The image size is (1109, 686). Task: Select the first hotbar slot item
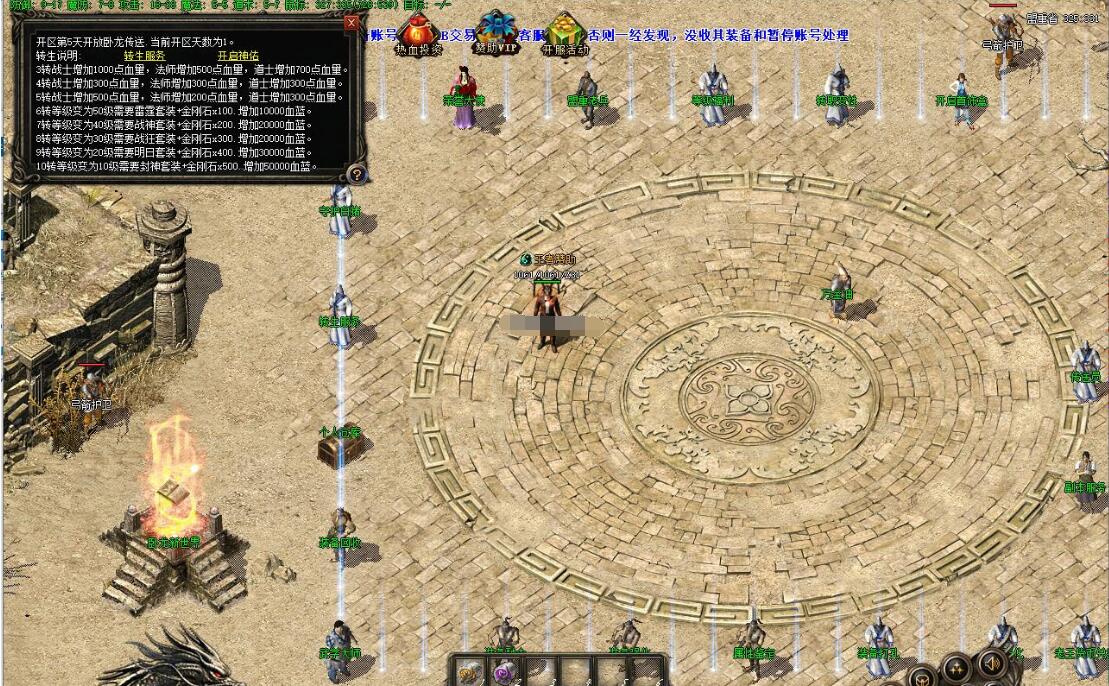click(469, 672)
